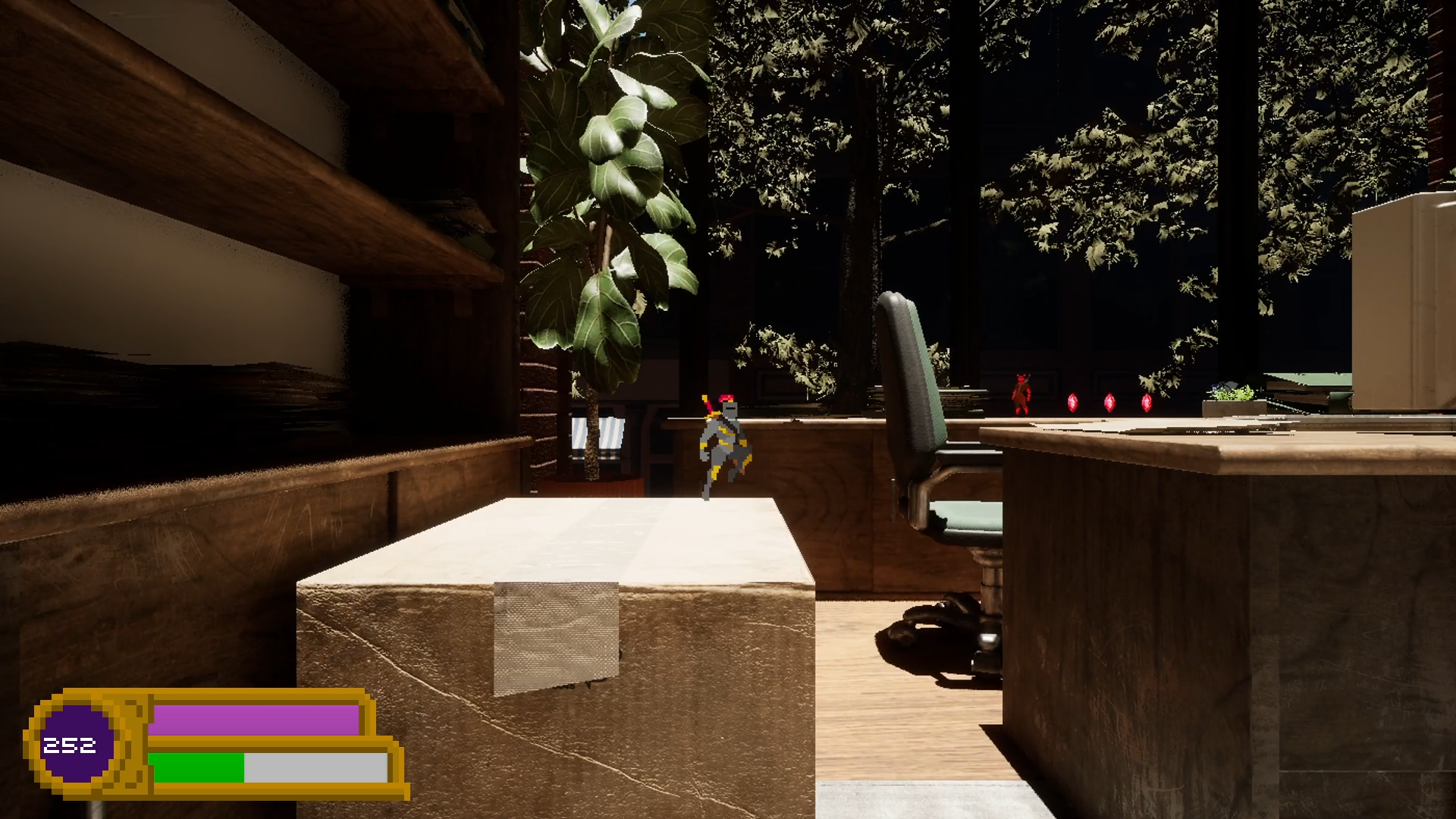
Task: Collect the middle red gem
Action: coord(1109,402)
